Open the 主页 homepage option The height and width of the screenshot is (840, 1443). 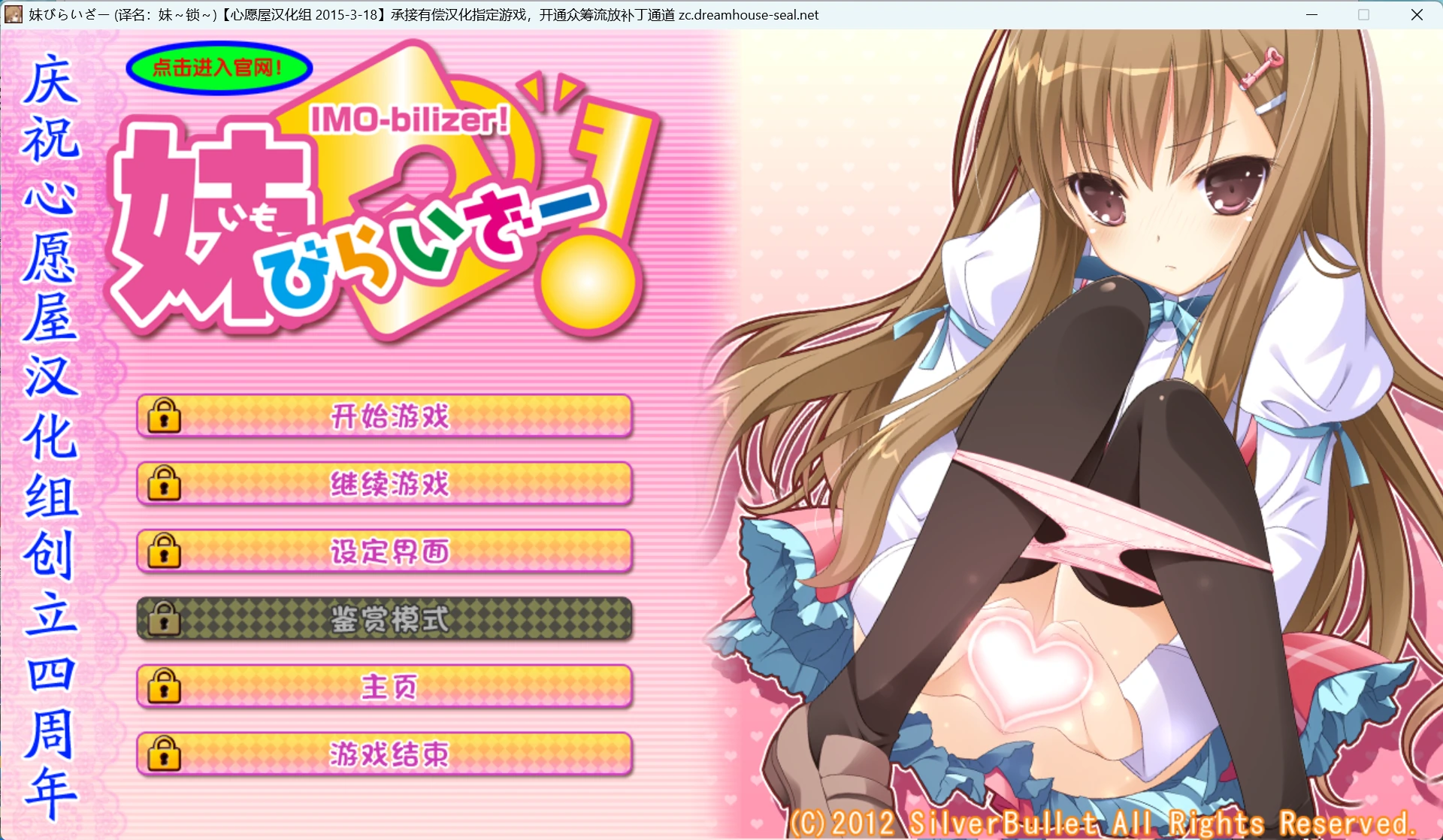tap(391, 686)
